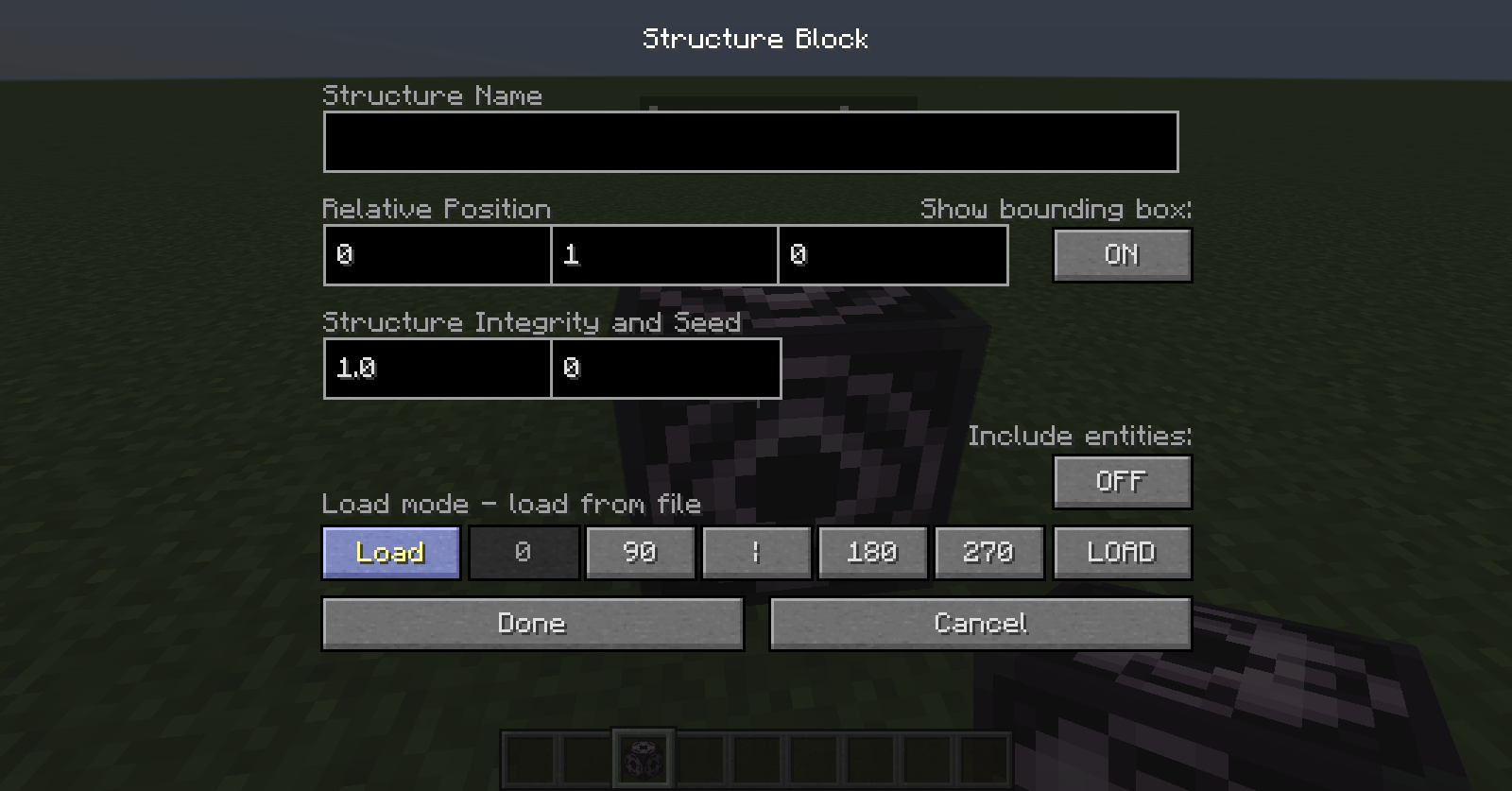Image resolution: width=1512 pixels, height=791 pixels.
Task: Select the first empty hotbar slot
Action: pos(529,756)
